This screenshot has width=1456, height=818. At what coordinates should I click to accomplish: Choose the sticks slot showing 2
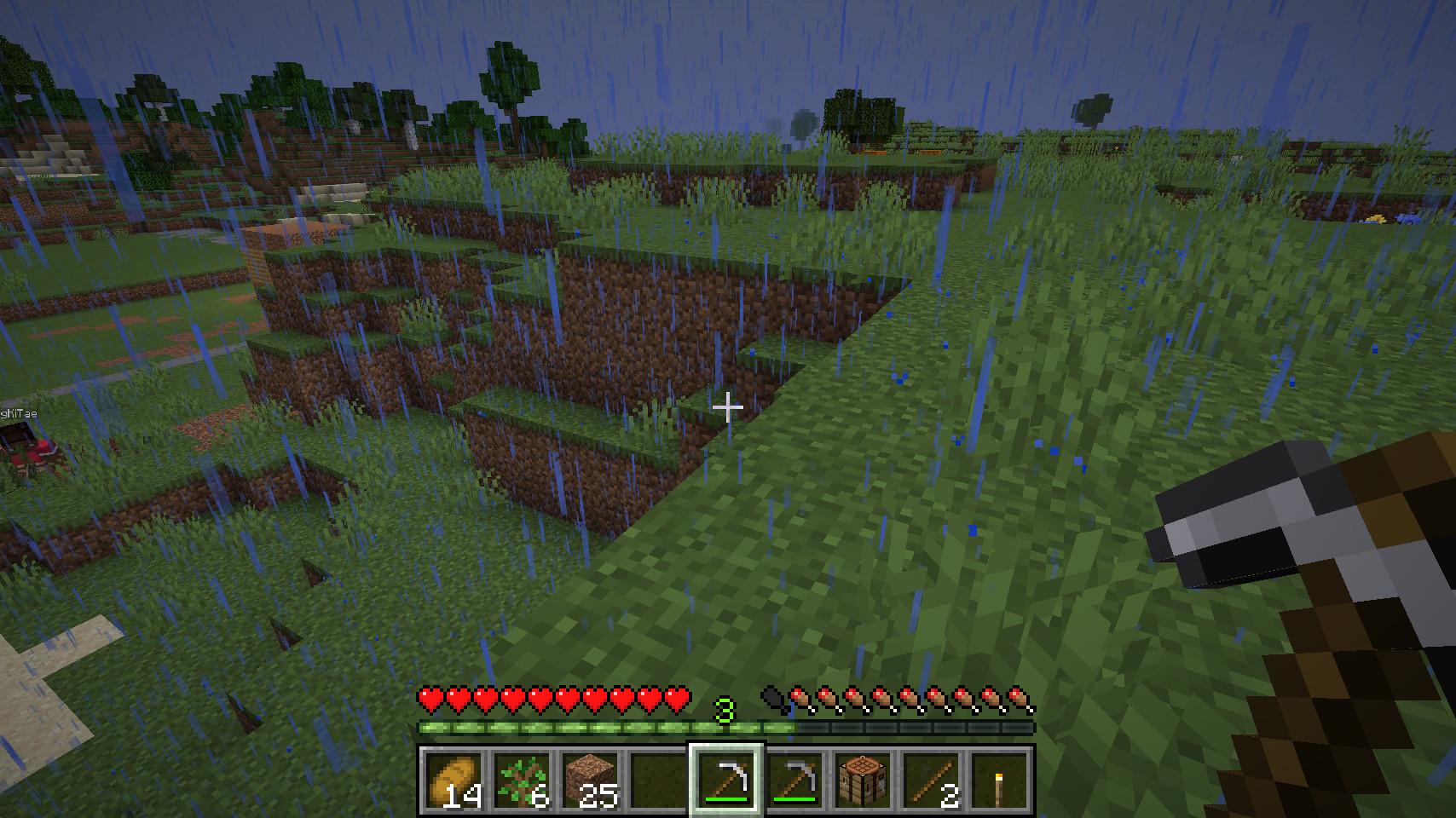931,781
